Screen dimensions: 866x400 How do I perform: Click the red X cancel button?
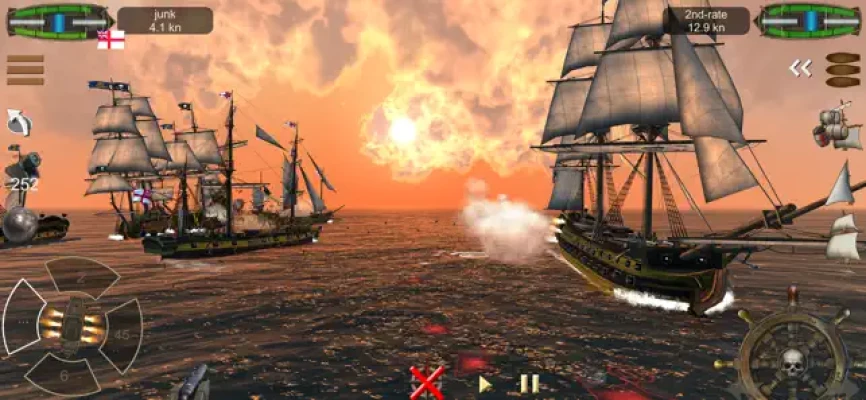(x=427, y=382)
